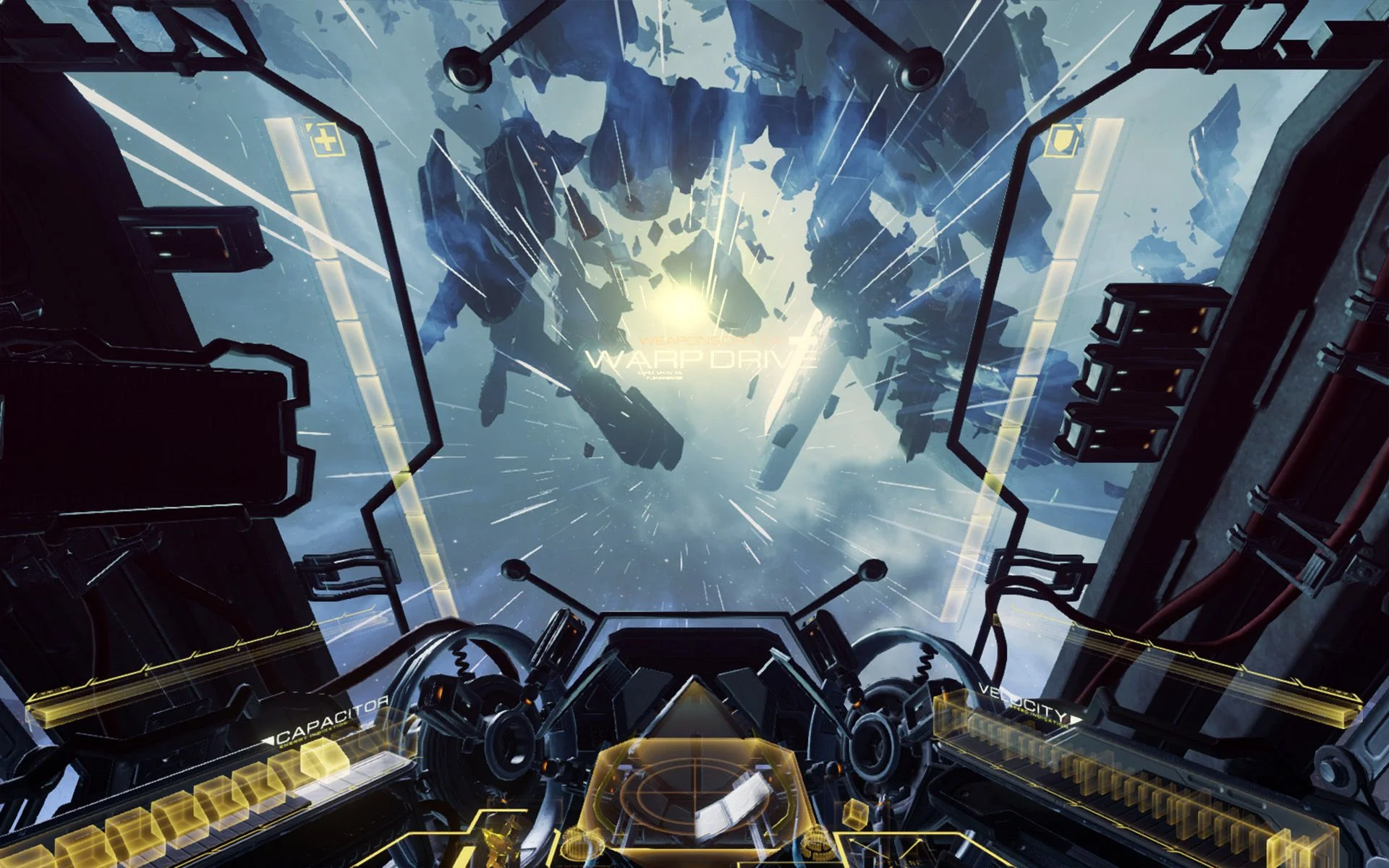Click the shield icon above the right gauge
The width and height of the screenshot is (1389, 868).
1061,140
